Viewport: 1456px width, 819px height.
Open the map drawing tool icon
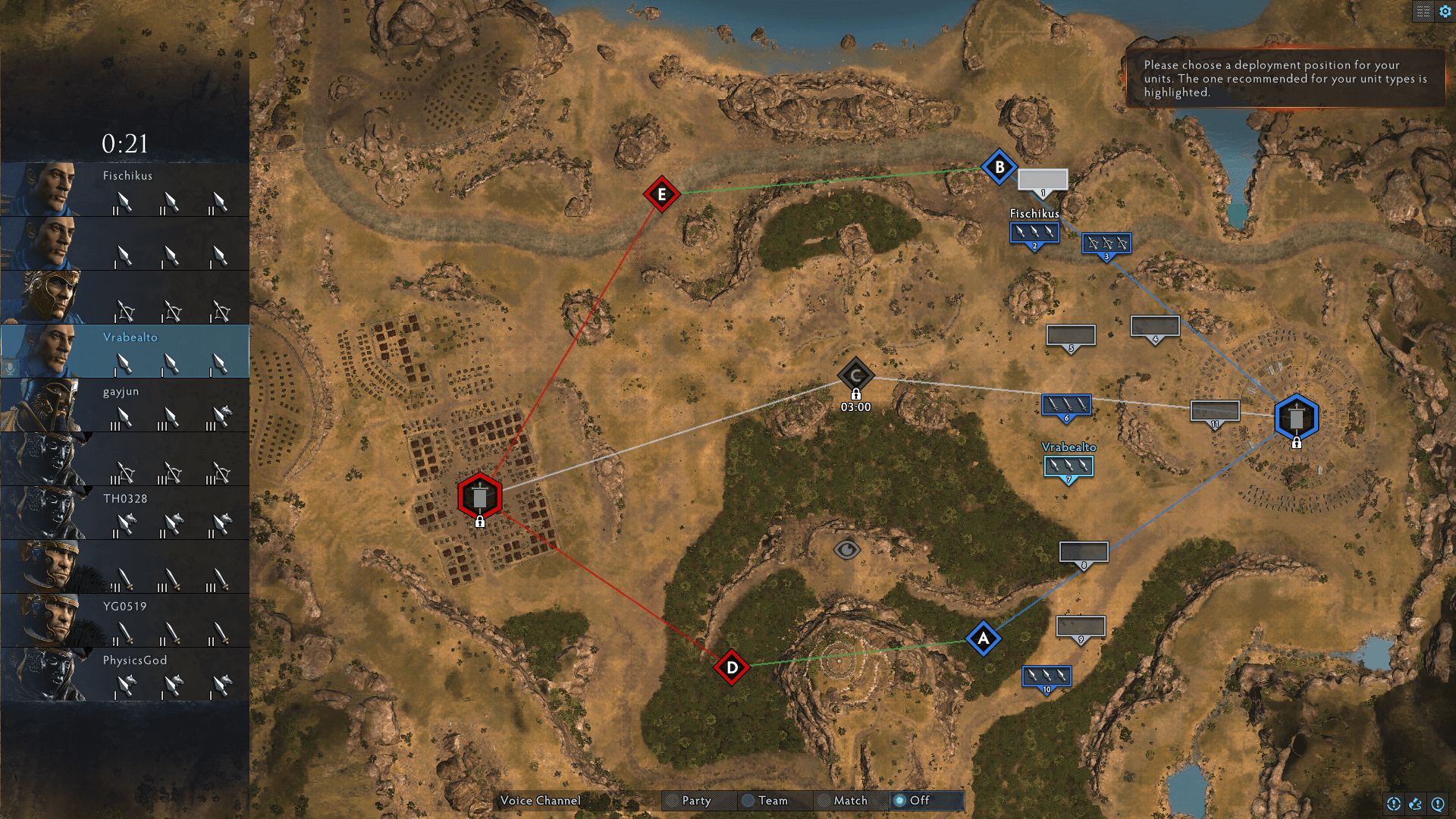(1415, 803)
